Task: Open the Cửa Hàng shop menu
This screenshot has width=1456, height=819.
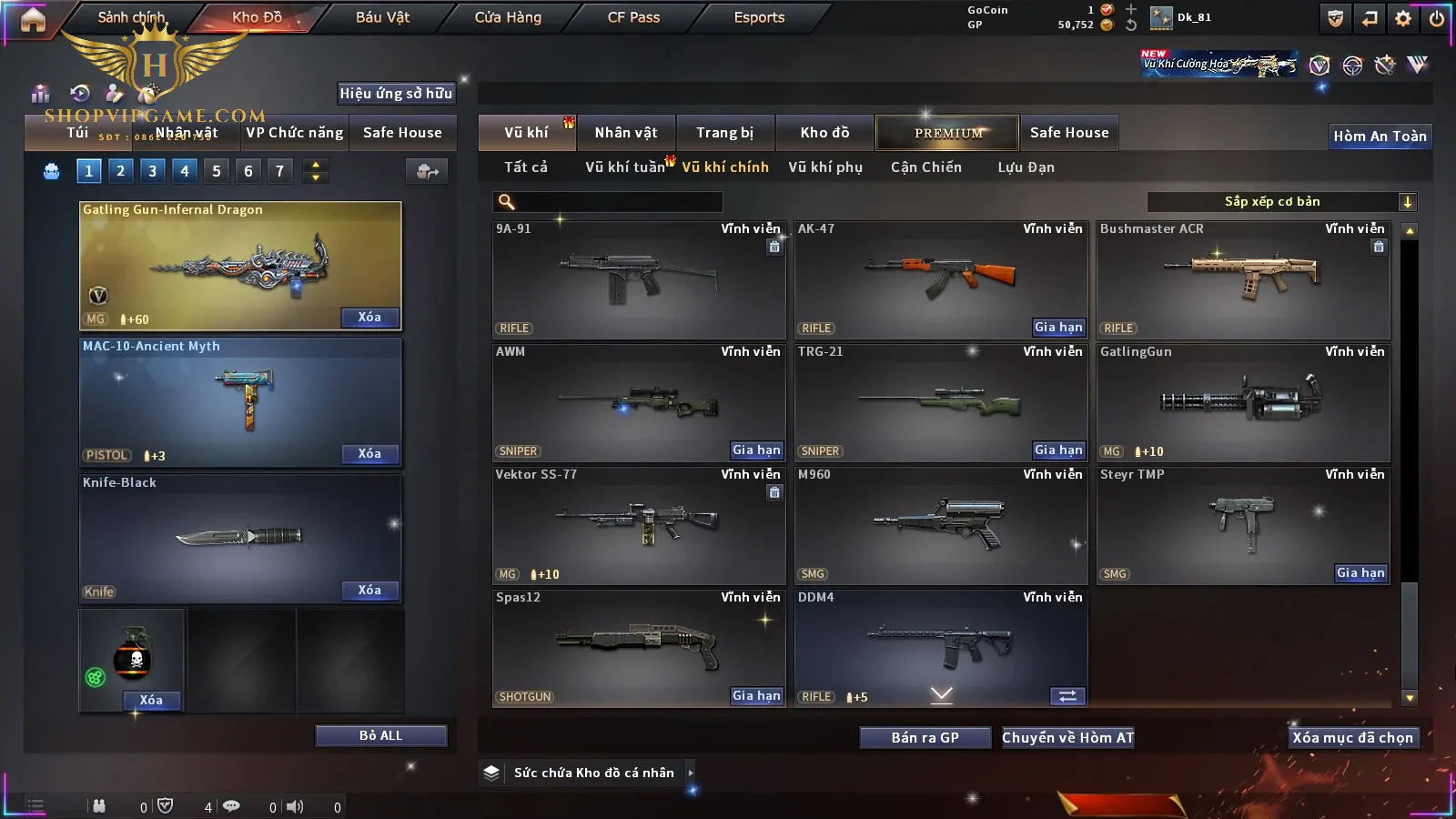Action: (508, 17)
